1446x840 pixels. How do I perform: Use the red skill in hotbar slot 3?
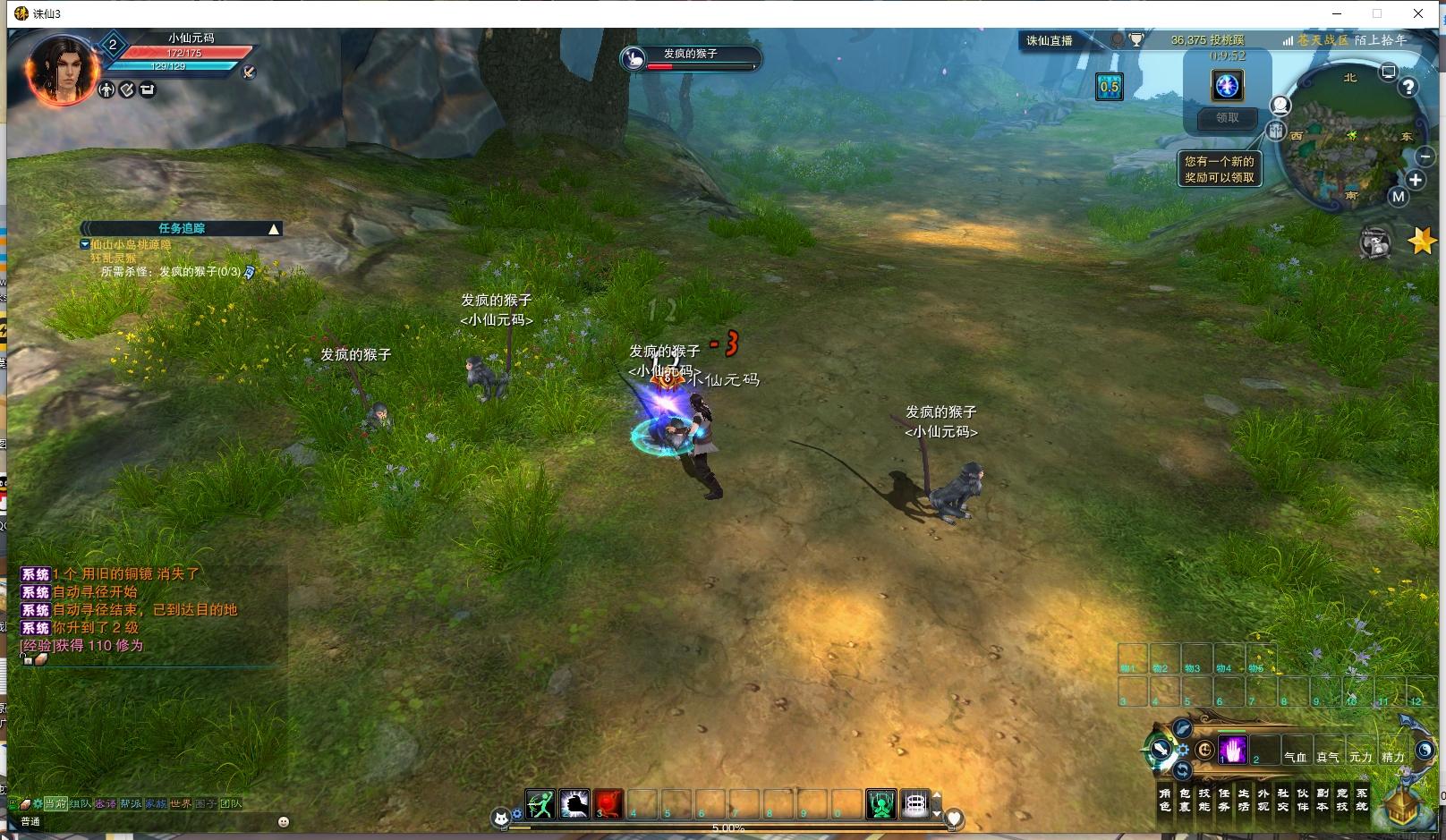[x=608, y=804]
